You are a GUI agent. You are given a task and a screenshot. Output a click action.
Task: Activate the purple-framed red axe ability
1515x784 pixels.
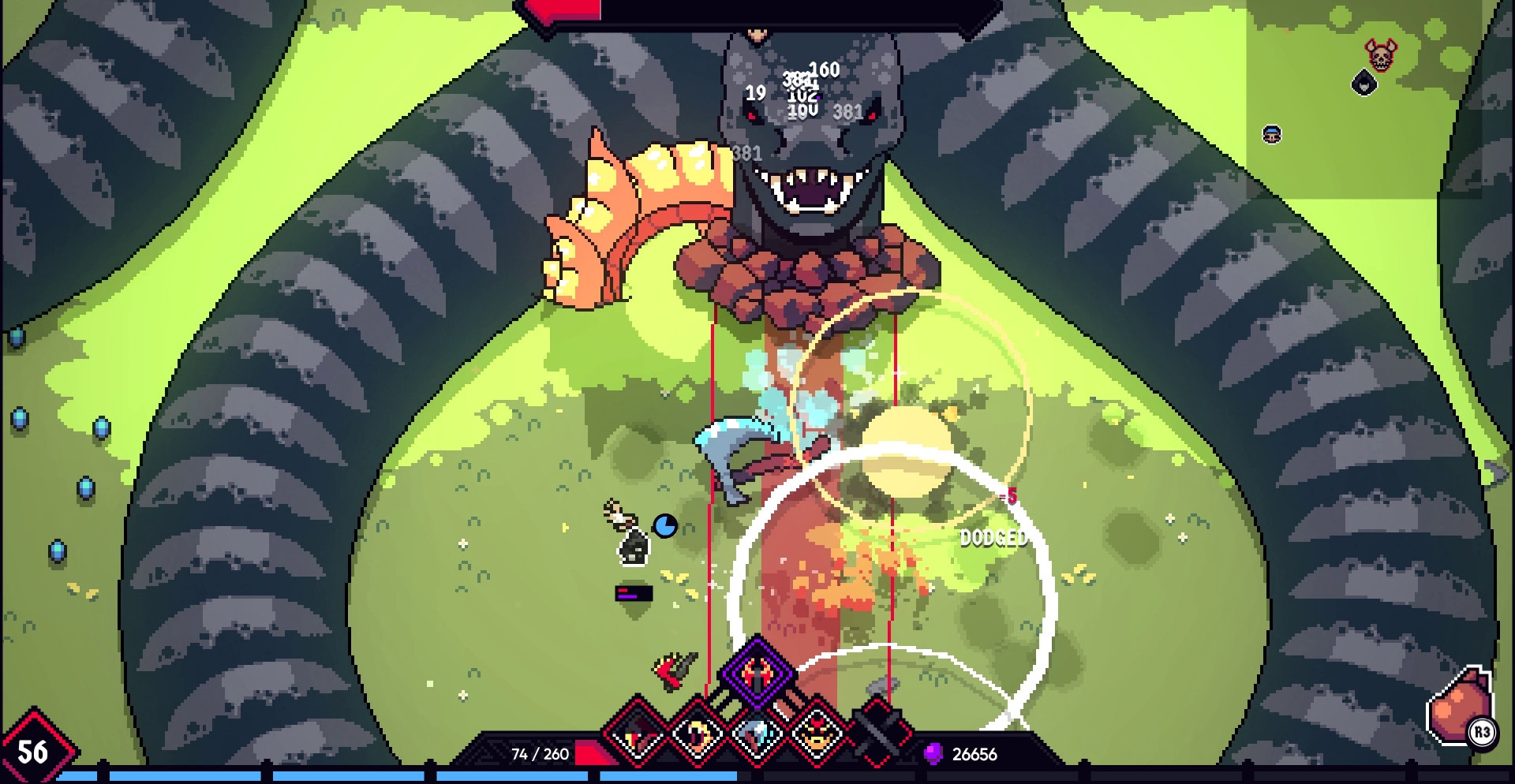[757, 673]
